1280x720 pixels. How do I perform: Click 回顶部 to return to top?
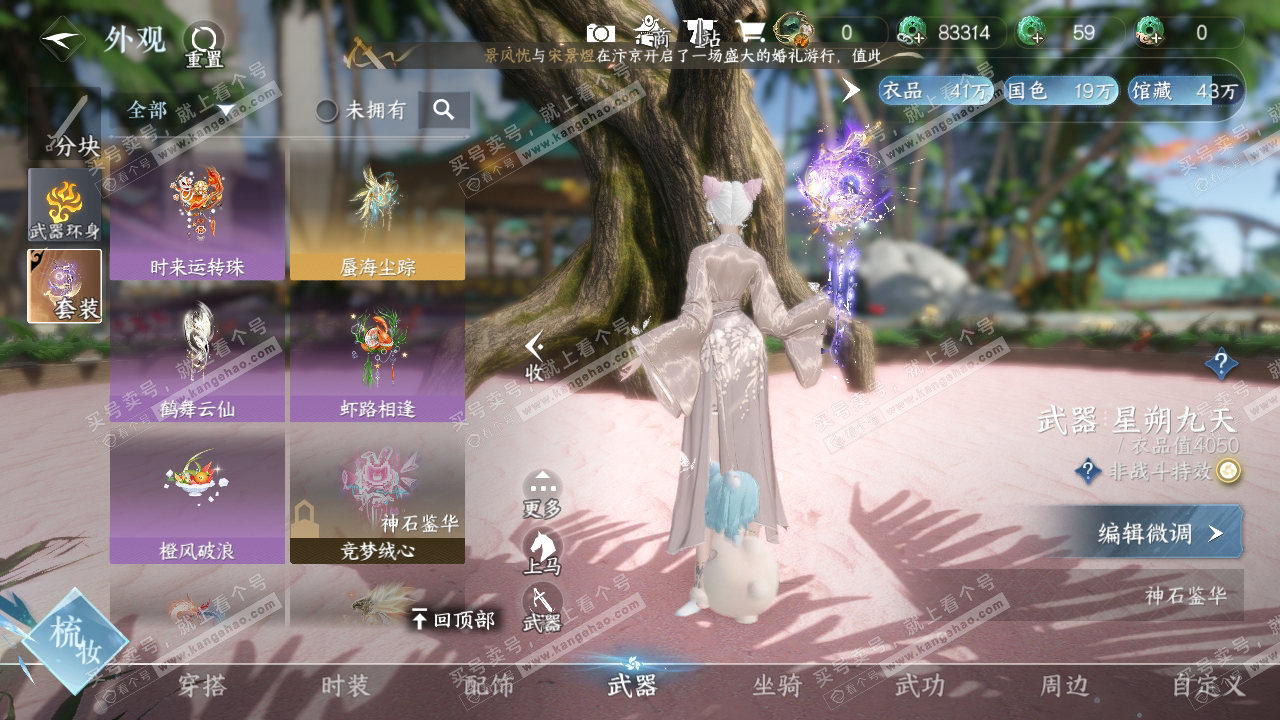[453, 620]
